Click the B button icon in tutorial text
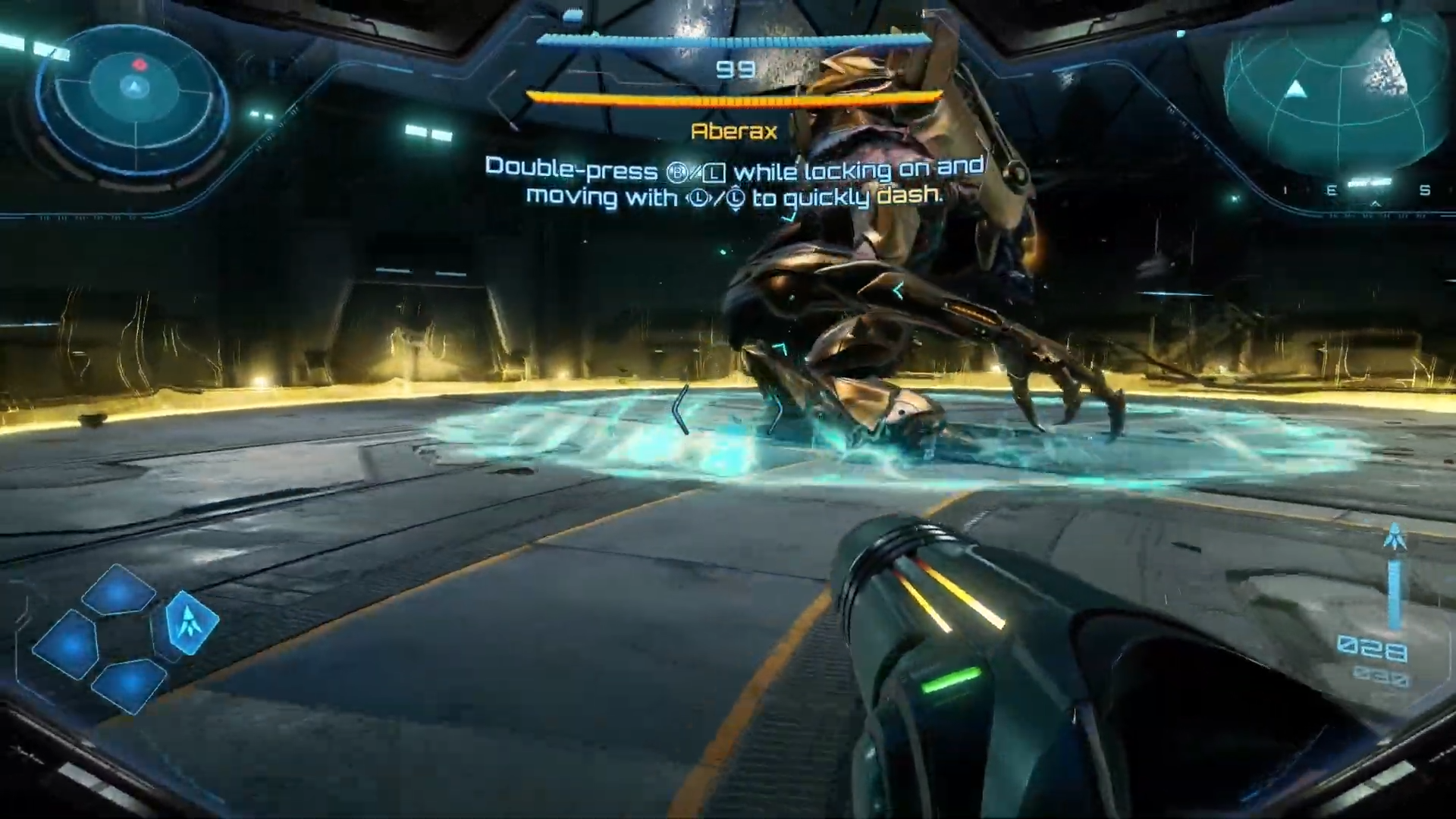 tap(676, 171)
